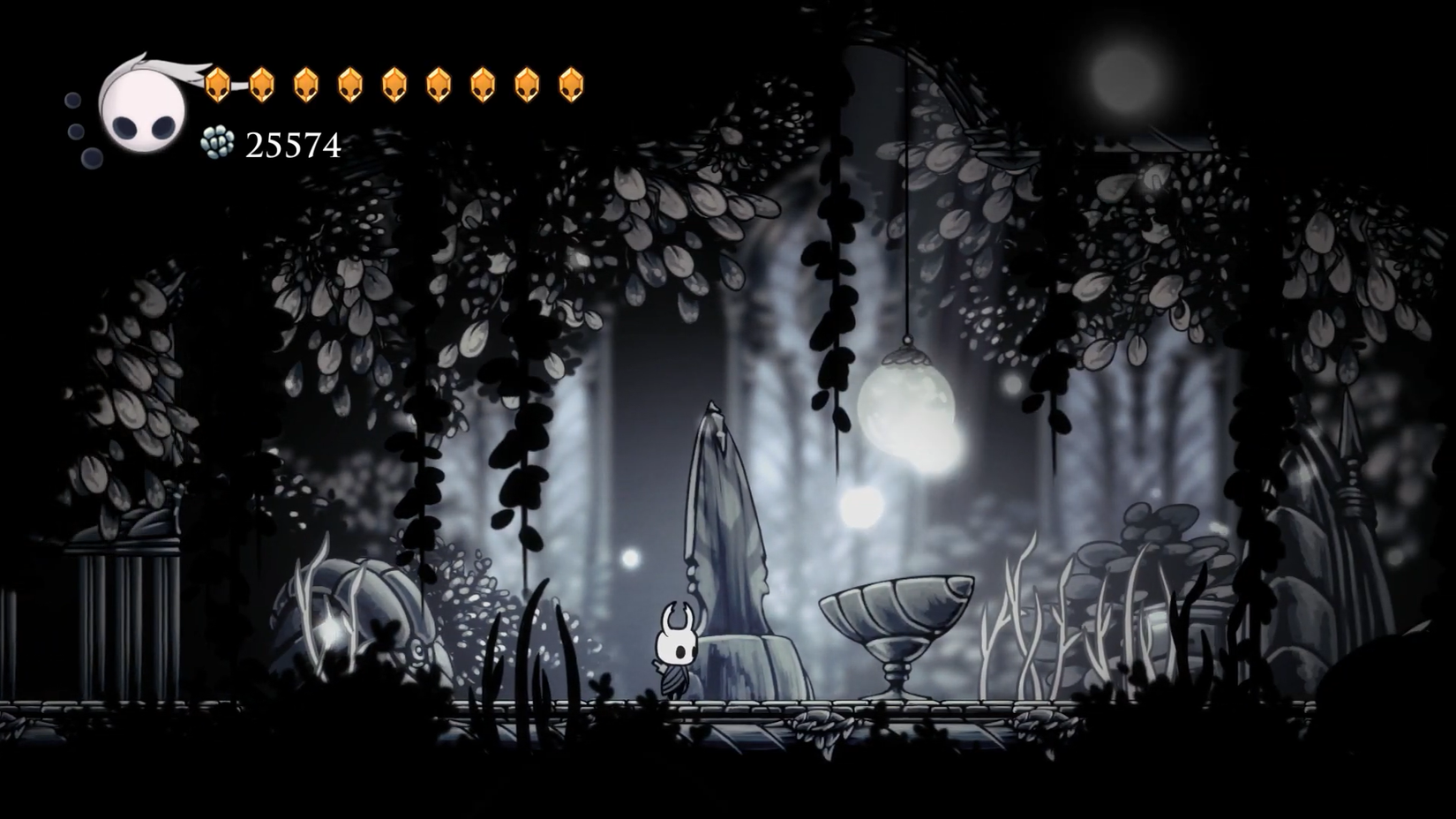This screenshot has height=819, width=1456.
Task: Select the second health mask
Action: (262, 84)
